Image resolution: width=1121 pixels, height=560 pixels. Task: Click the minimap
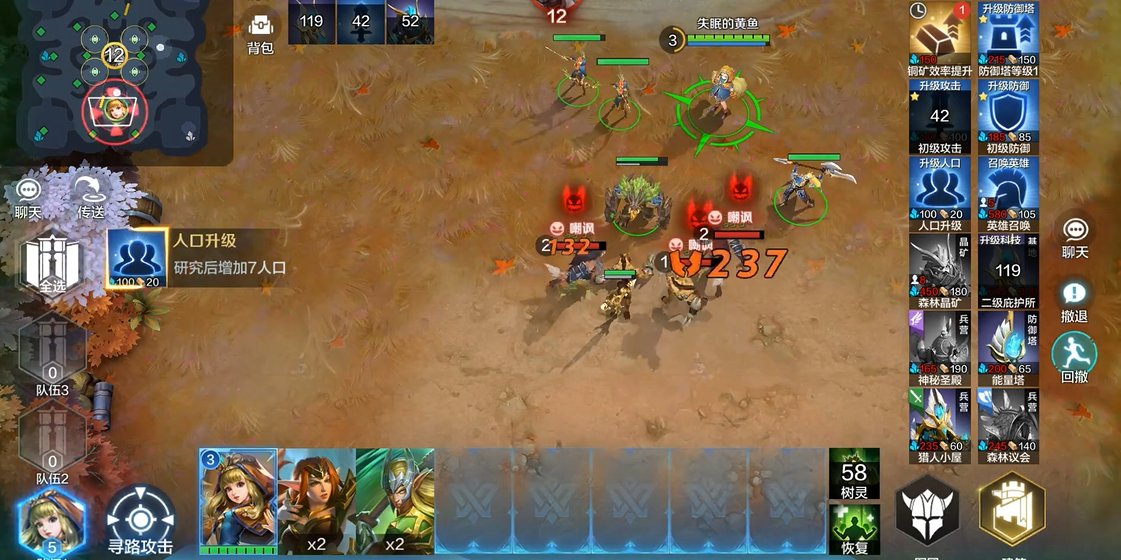pos(115,78)
